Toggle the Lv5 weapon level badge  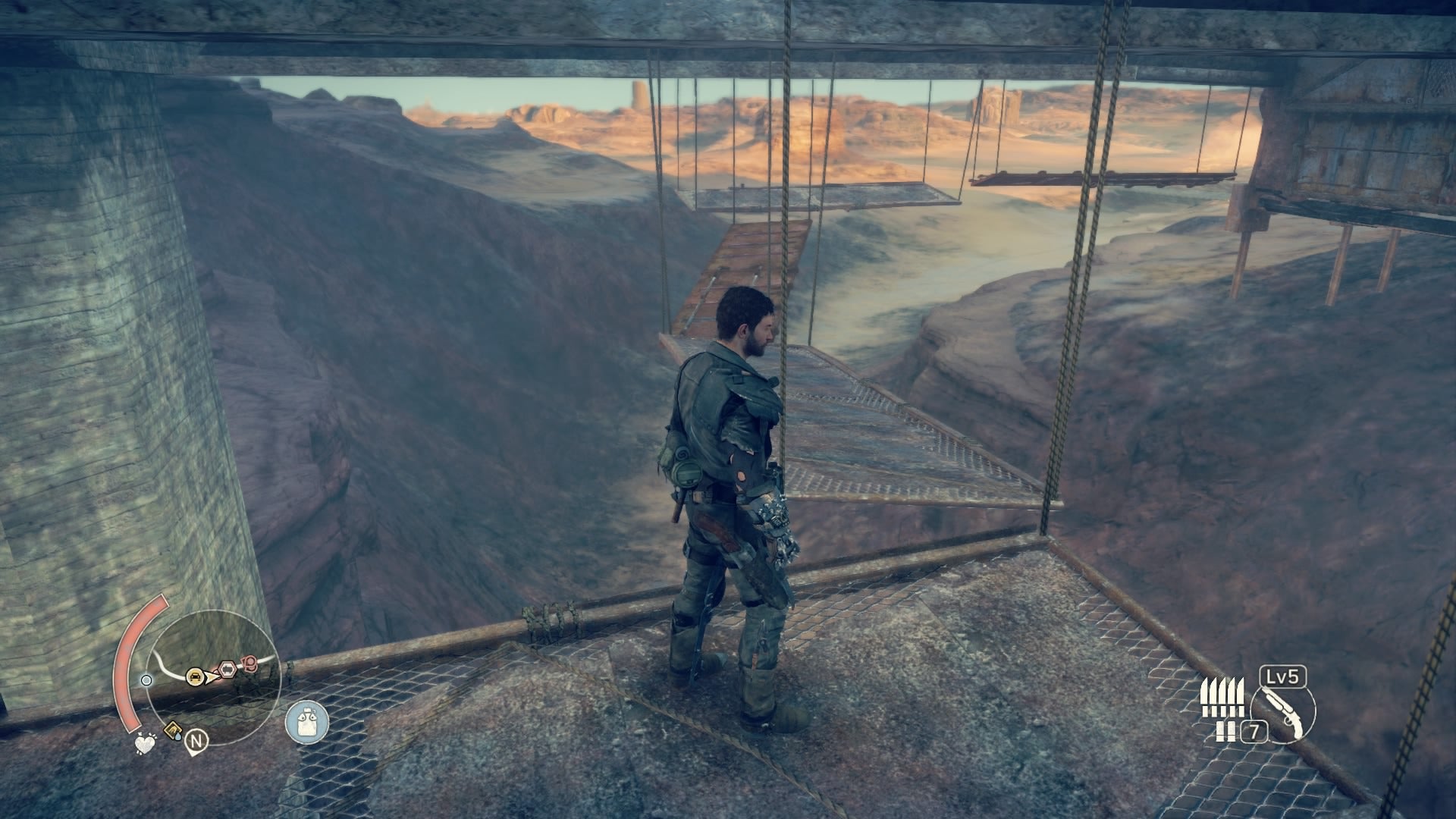coord(1282,676)
